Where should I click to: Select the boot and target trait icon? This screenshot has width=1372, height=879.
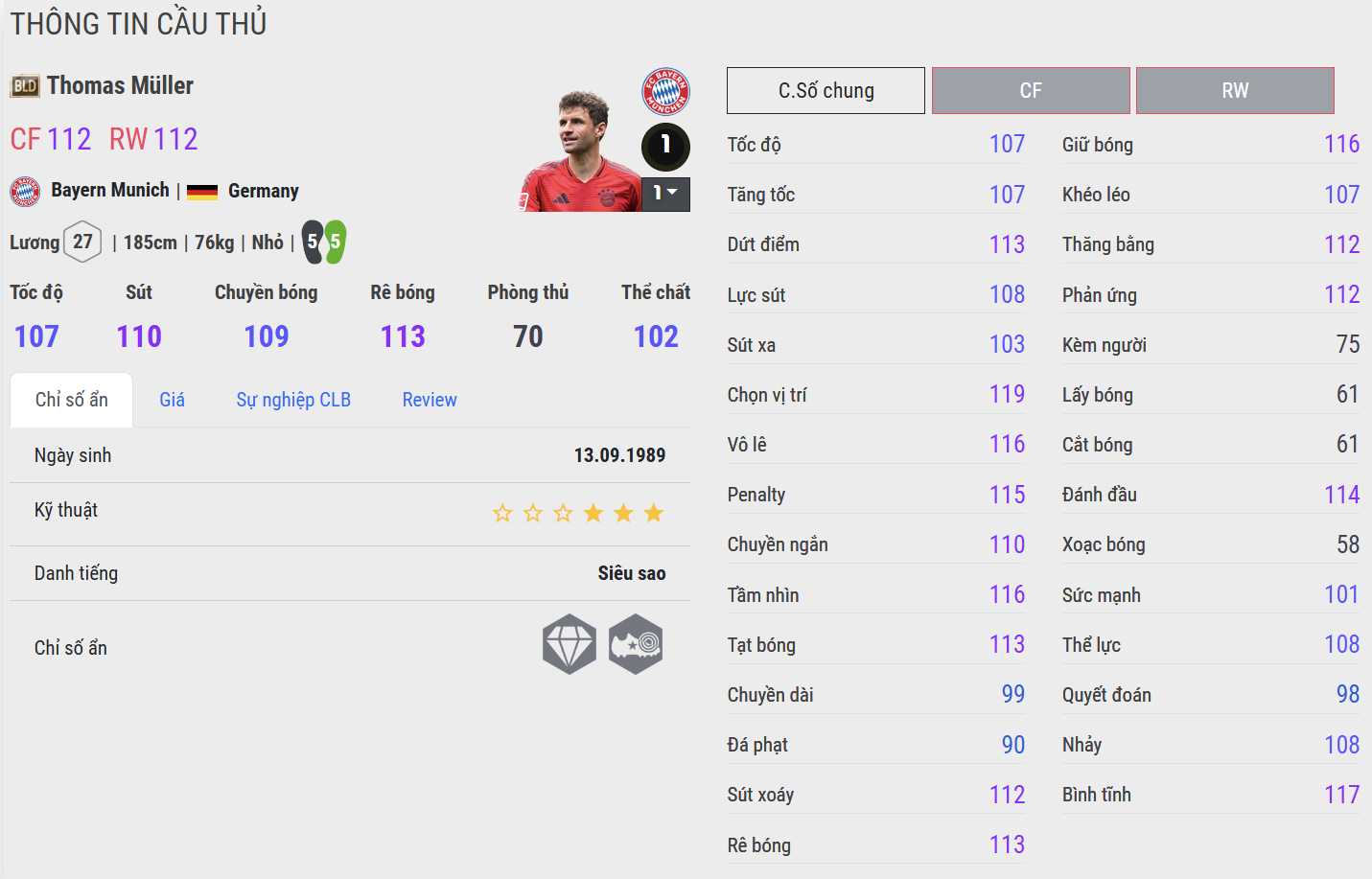coord(636,644)
